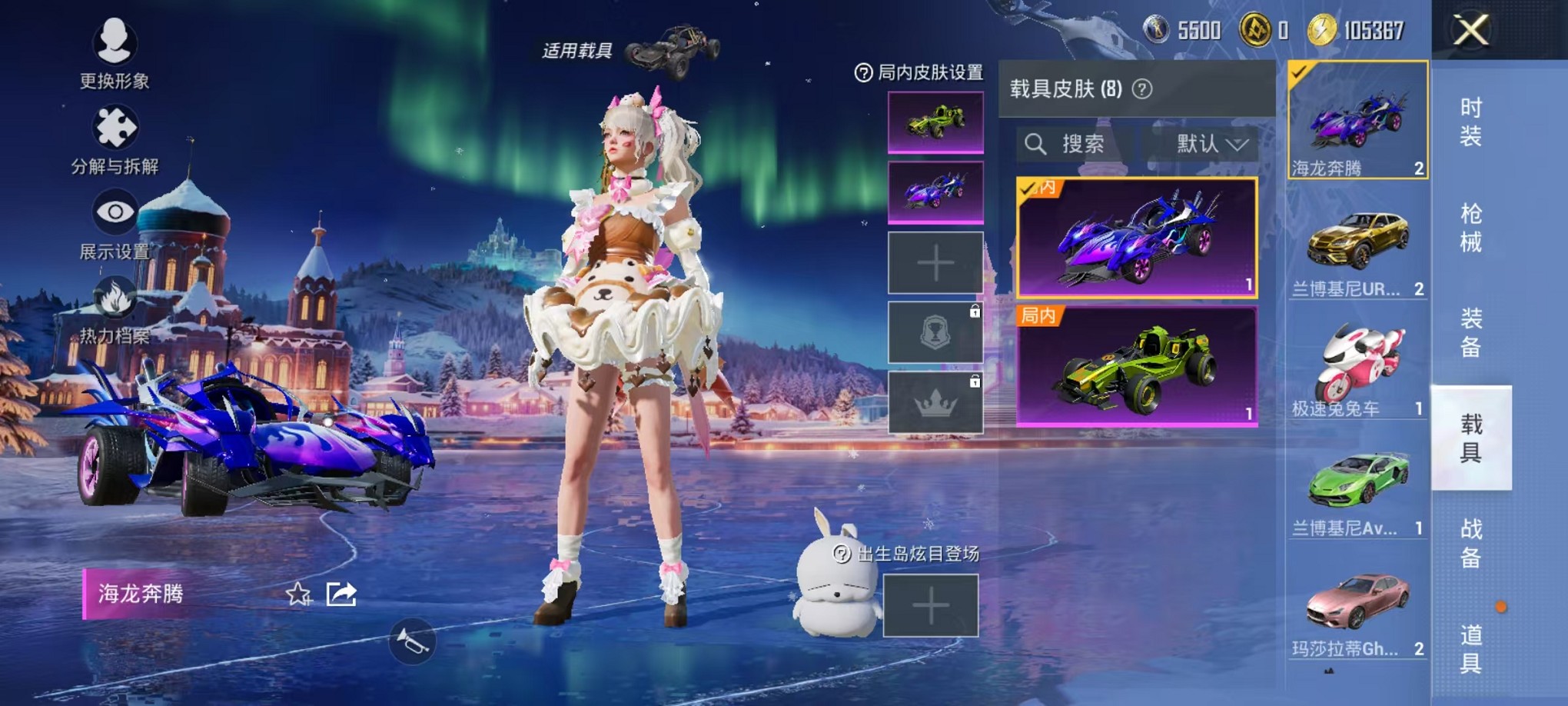Click the locked trophy skin slot
The image size is (1568, 706).
click(934, 332)
